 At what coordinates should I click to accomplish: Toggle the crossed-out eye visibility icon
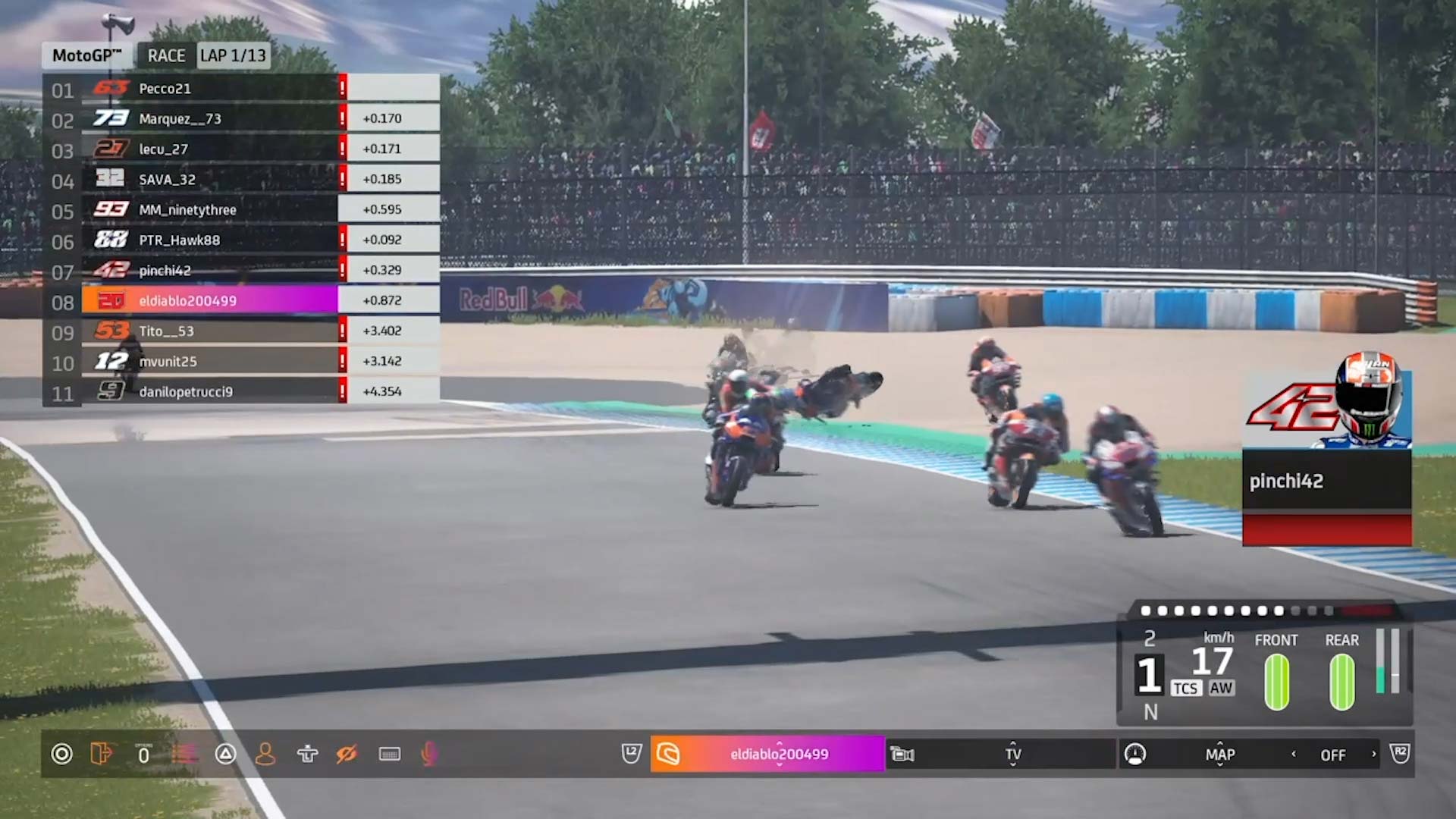(348, 755)
